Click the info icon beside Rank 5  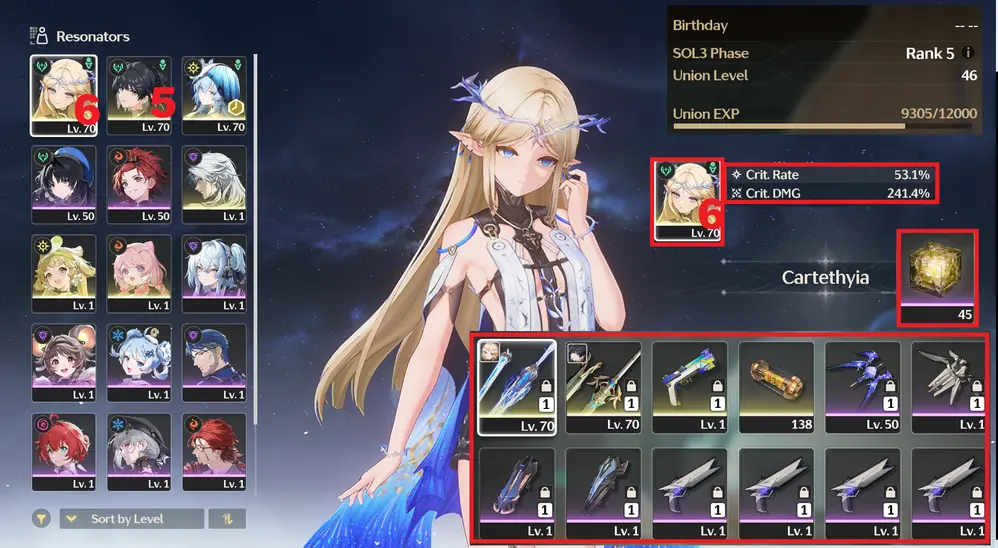coord(968,53)
